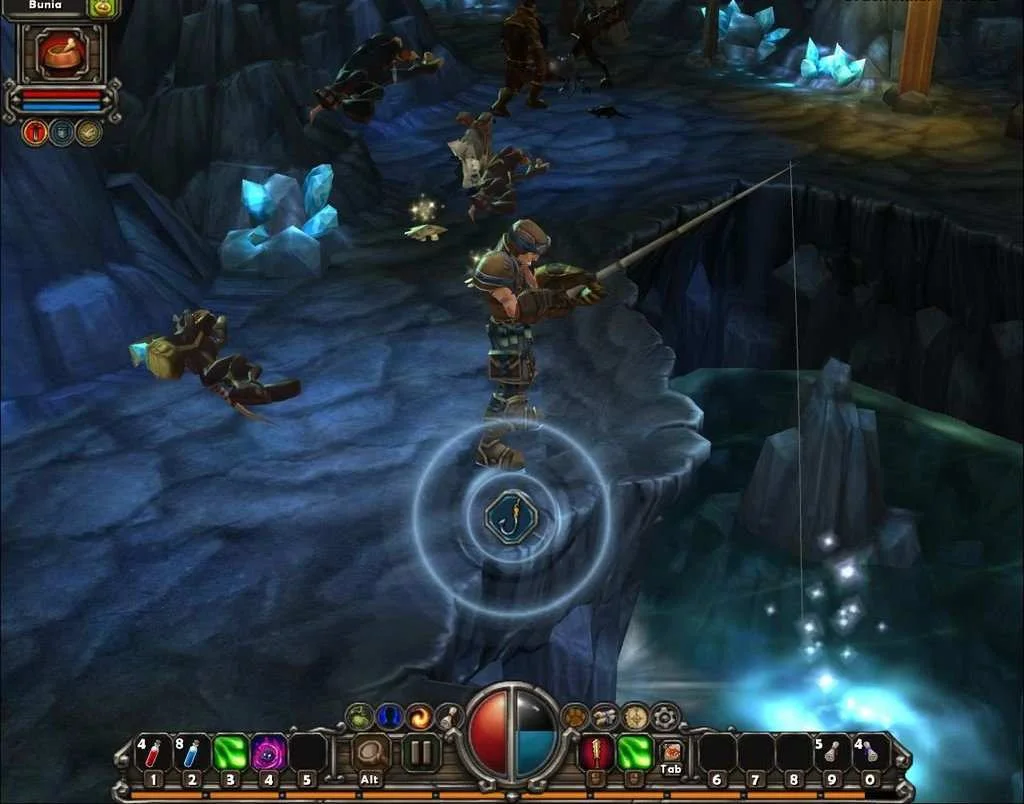Open the green turtle pet panel button
The width and height of the screenshot is (1024, 804).
pyautogui.click(x=360, y=716)
